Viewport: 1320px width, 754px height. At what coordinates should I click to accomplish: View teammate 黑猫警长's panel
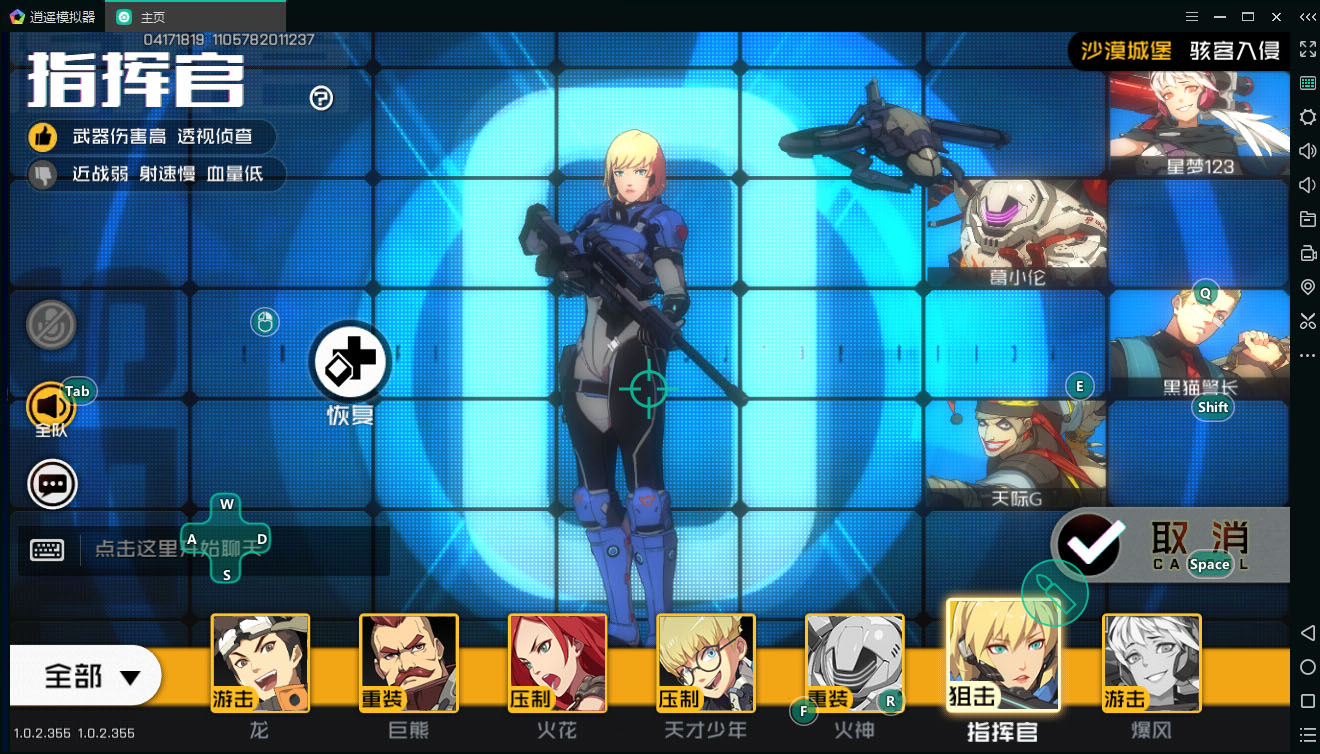(1198, 345)
